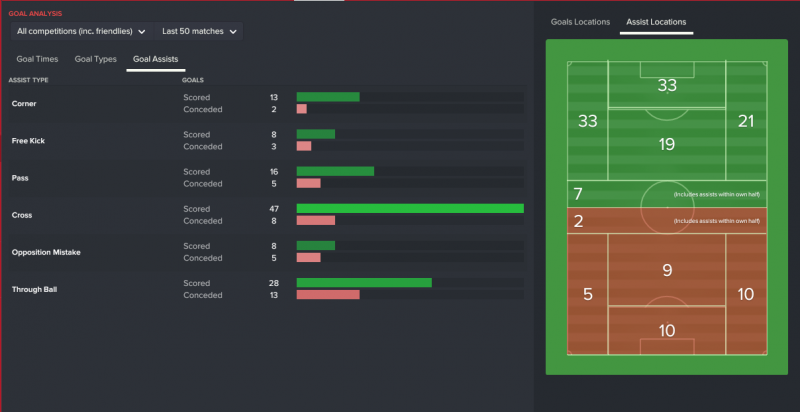The height and width of the screenshot is (412, 800).
Task: Open the Last 50 matches dropdown
Action: (x=198, y=32)
